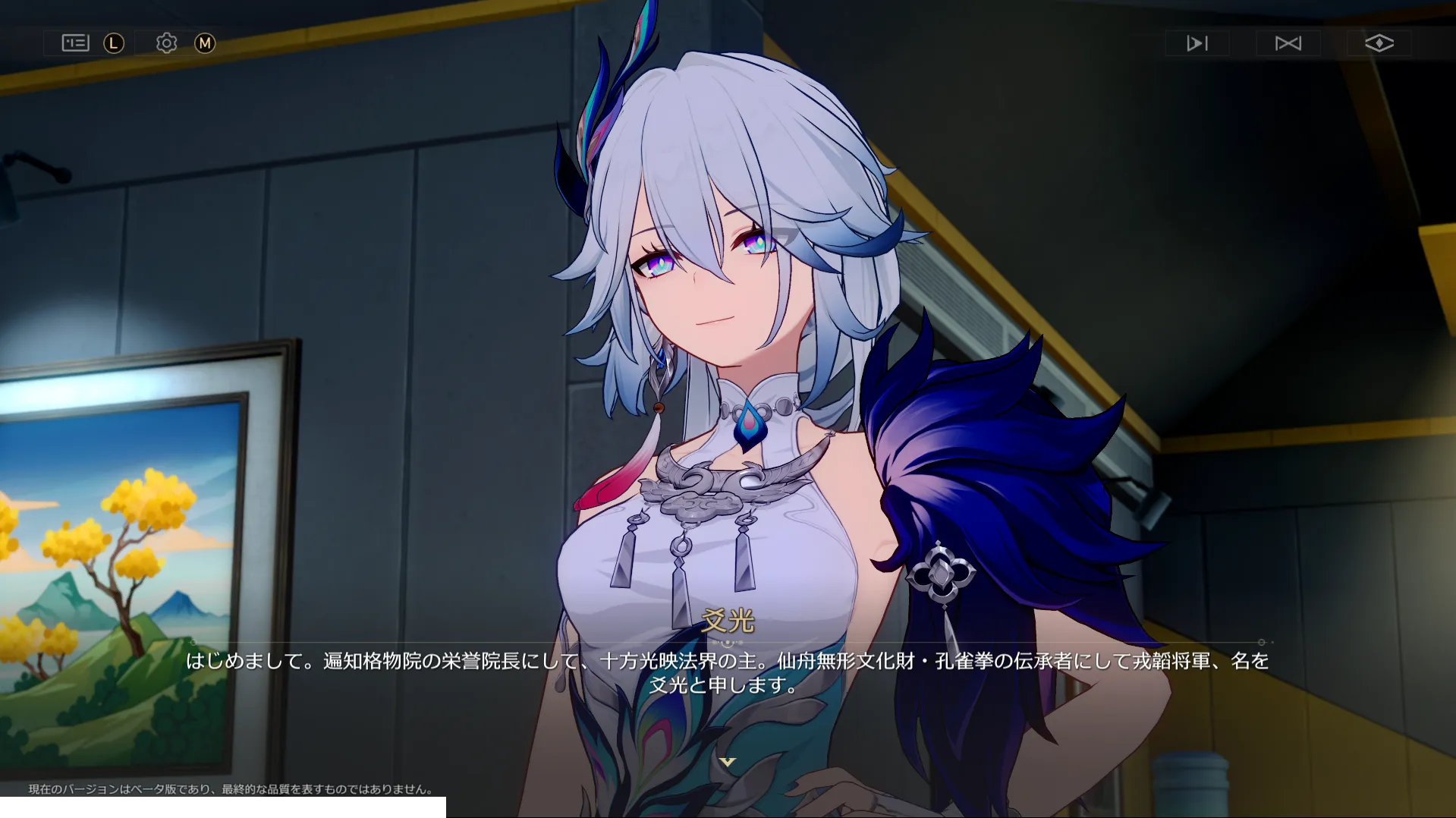
Task: Click the circular M button
Action: (x=203, y=43)
